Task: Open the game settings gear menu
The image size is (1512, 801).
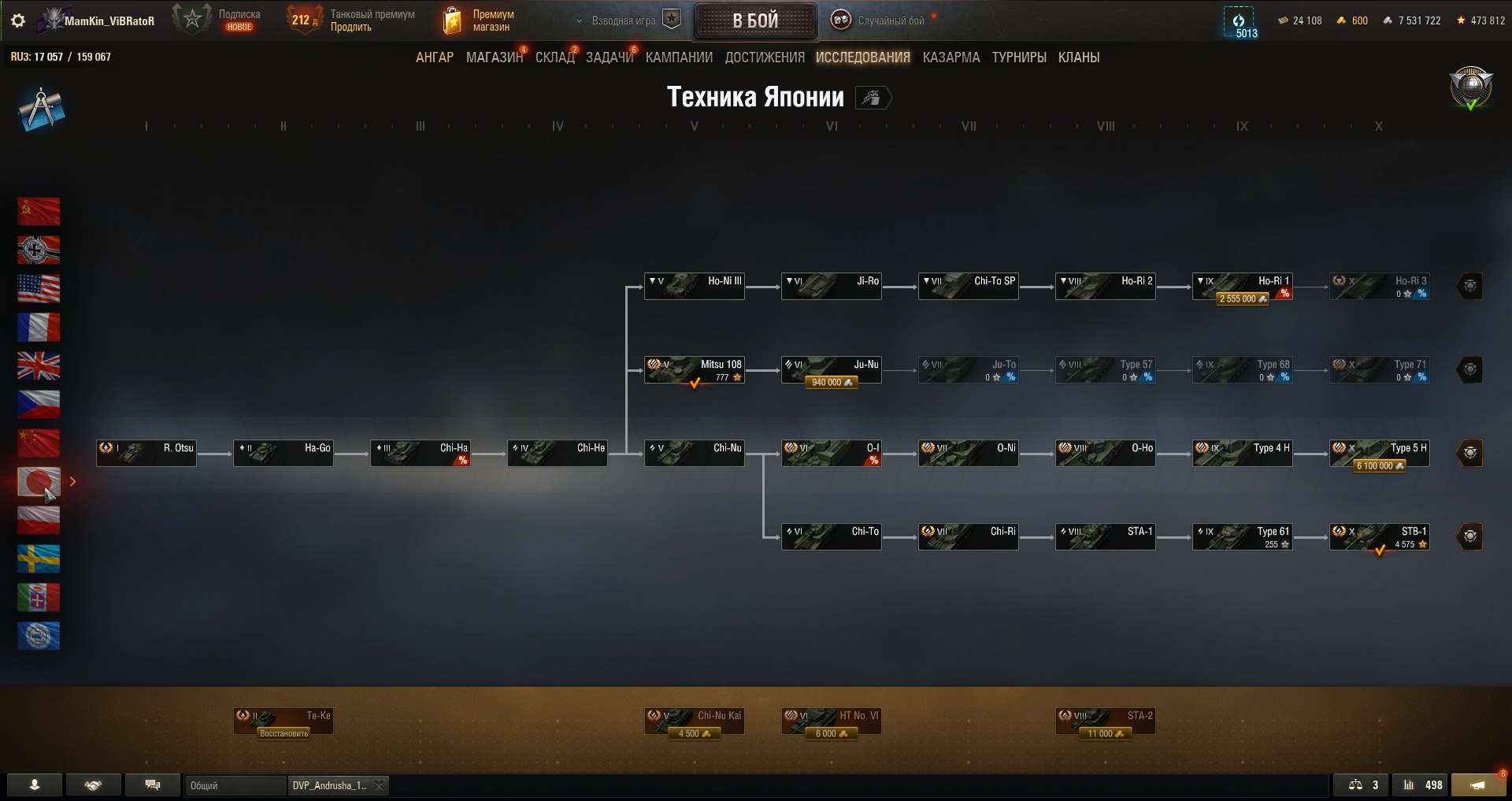Action: click(17, 20)
